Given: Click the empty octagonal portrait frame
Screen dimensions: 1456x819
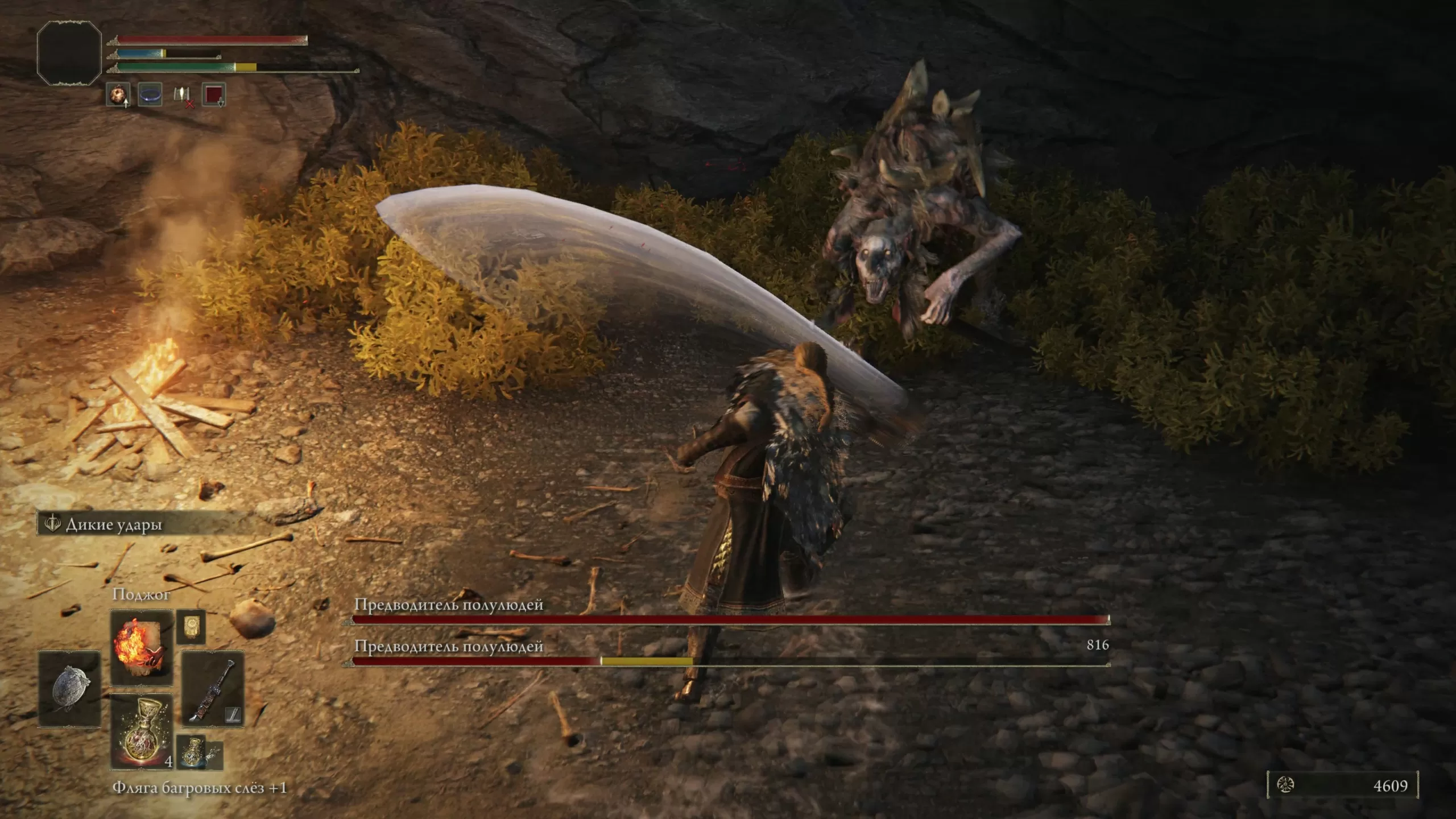Looking at the screenshot, I should [x=69, y=53].
